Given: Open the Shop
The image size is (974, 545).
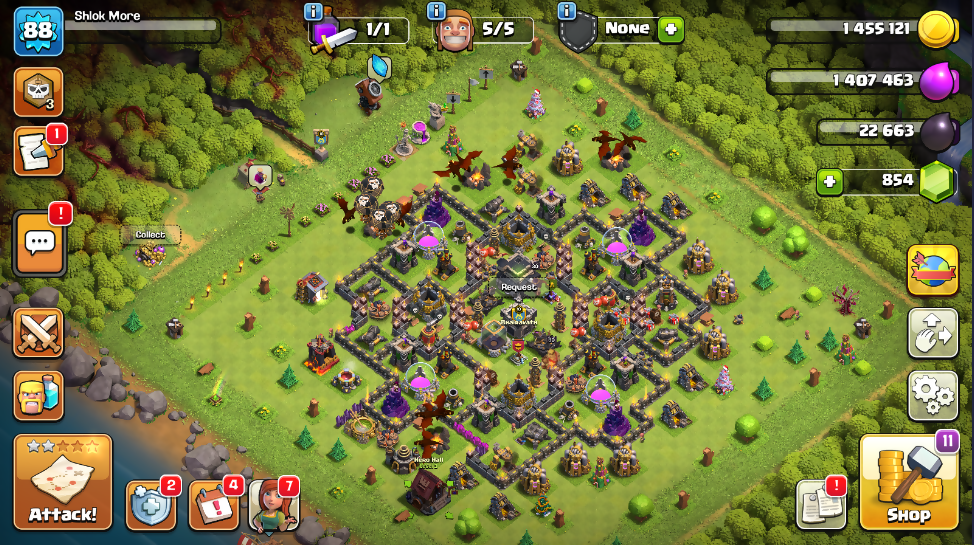Looking at the screenshot, I should pyautogui.click(x=908, y=484).
